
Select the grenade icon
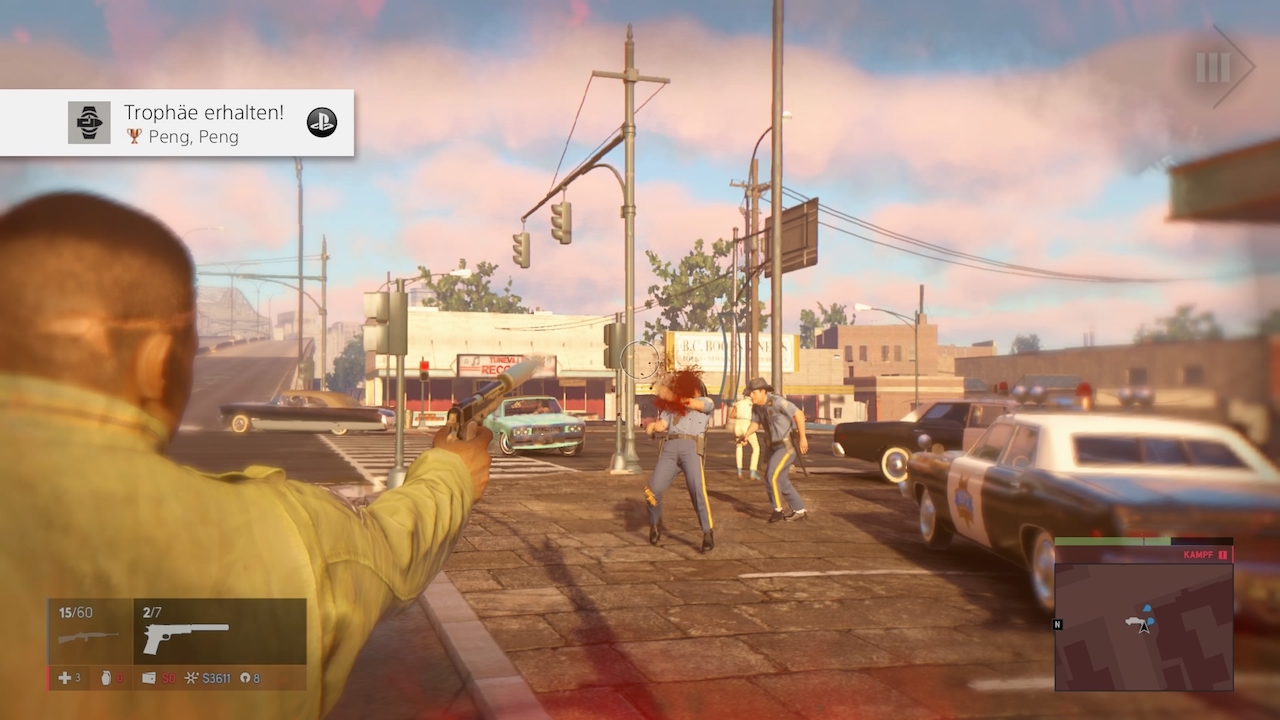click(x=107, y=678)
